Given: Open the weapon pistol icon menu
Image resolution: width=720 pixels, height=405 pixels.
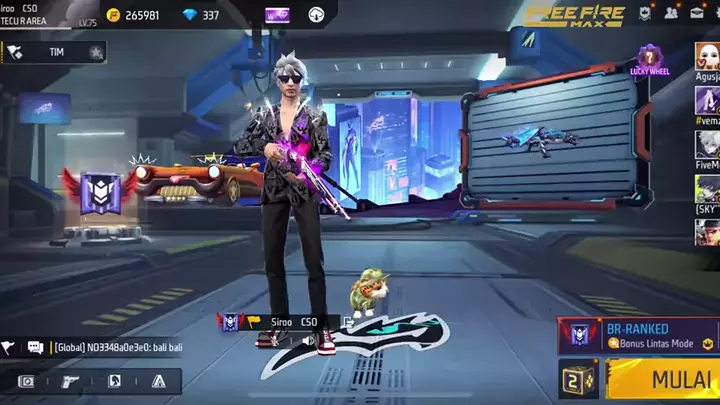Looking at the screenshot, I should tap(69, 381).
